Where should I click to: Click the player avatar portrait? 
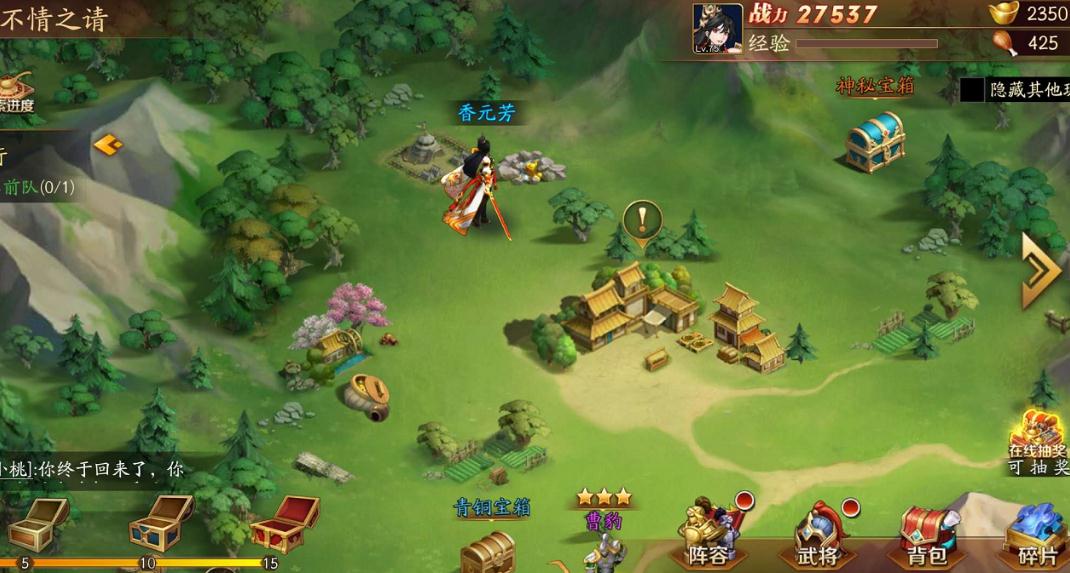point(718,28)
